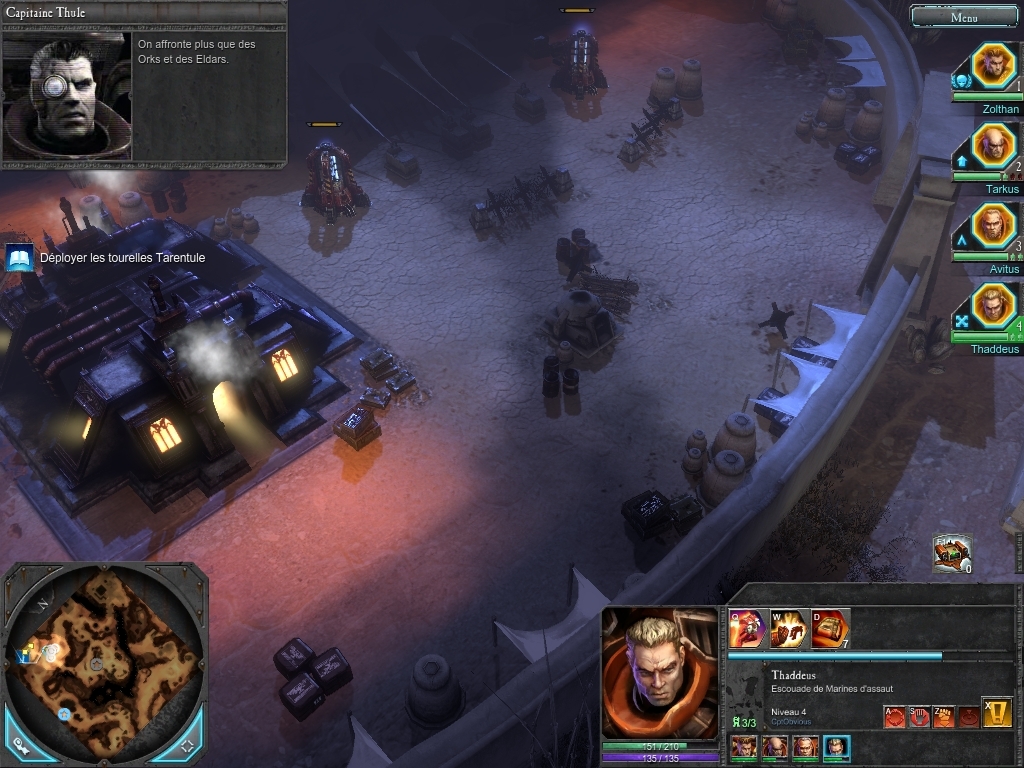
Task: Select the Thaddeus squad portrait
Action: pos(993,307)
